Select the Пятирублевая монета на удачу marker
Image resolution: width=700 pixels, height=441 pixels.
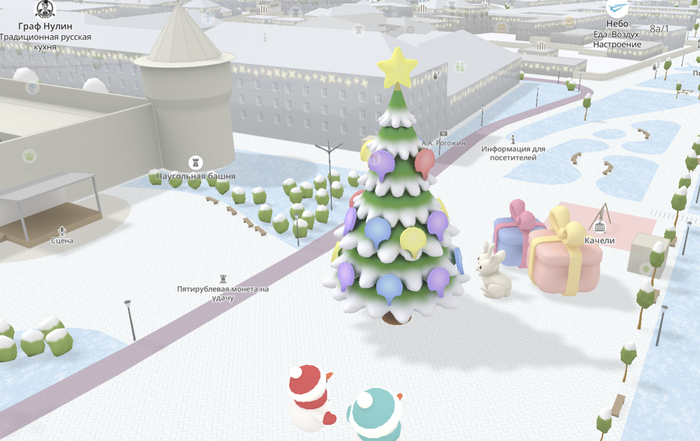(x=223, y=277)
